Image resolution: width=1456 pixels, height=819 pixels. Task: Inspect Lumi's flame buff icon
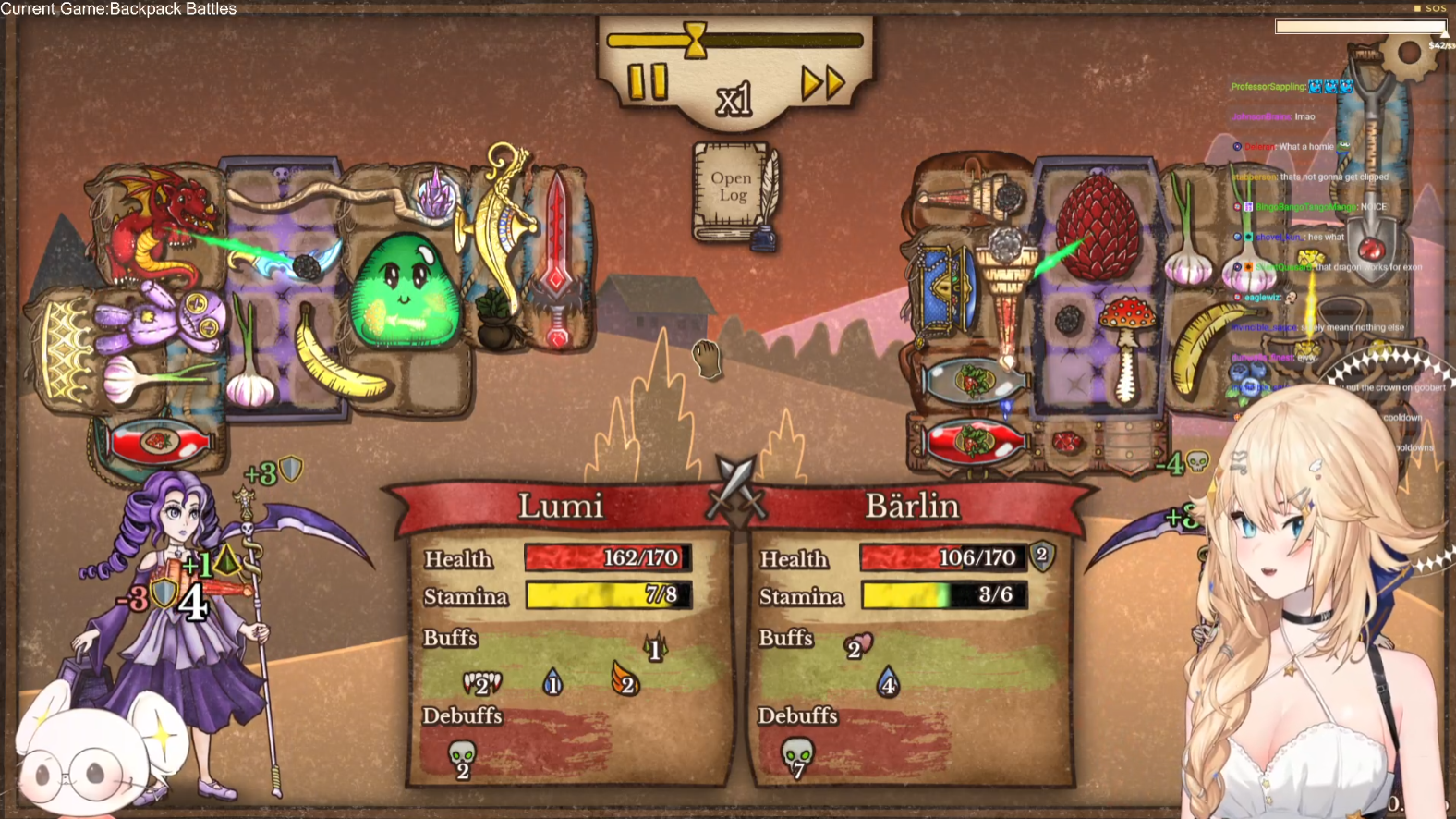625,680
